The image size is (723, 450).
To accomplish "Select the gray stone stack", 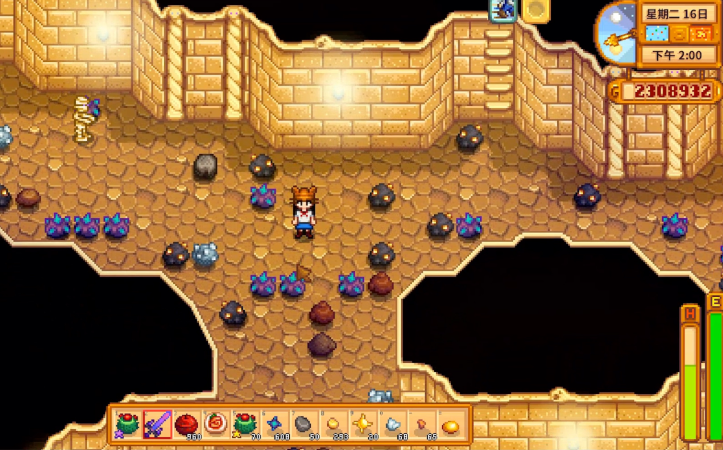I will (x=303, y=425).
